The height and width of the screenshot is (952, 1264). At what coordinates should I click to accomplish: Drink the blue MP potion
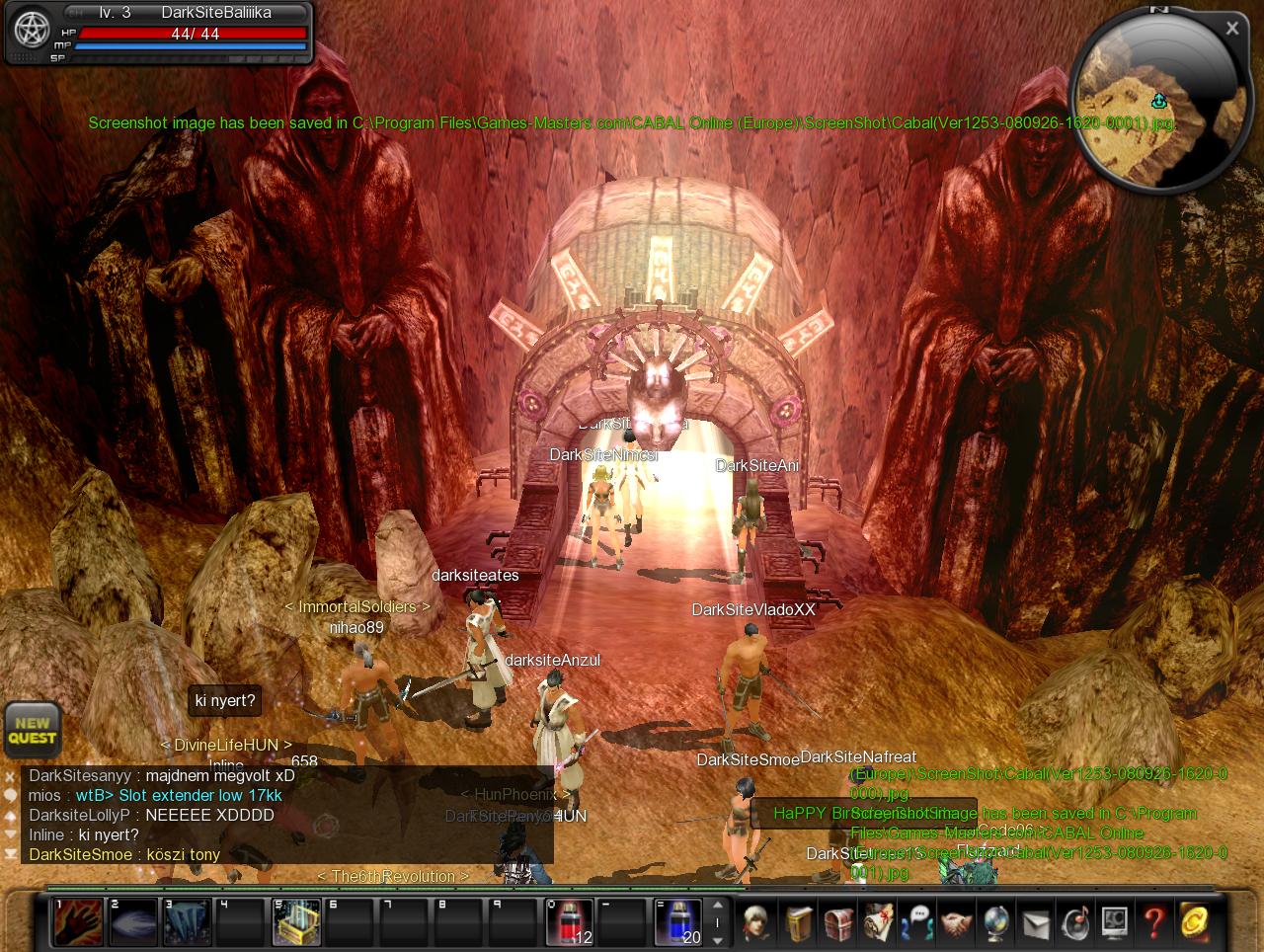678,921
